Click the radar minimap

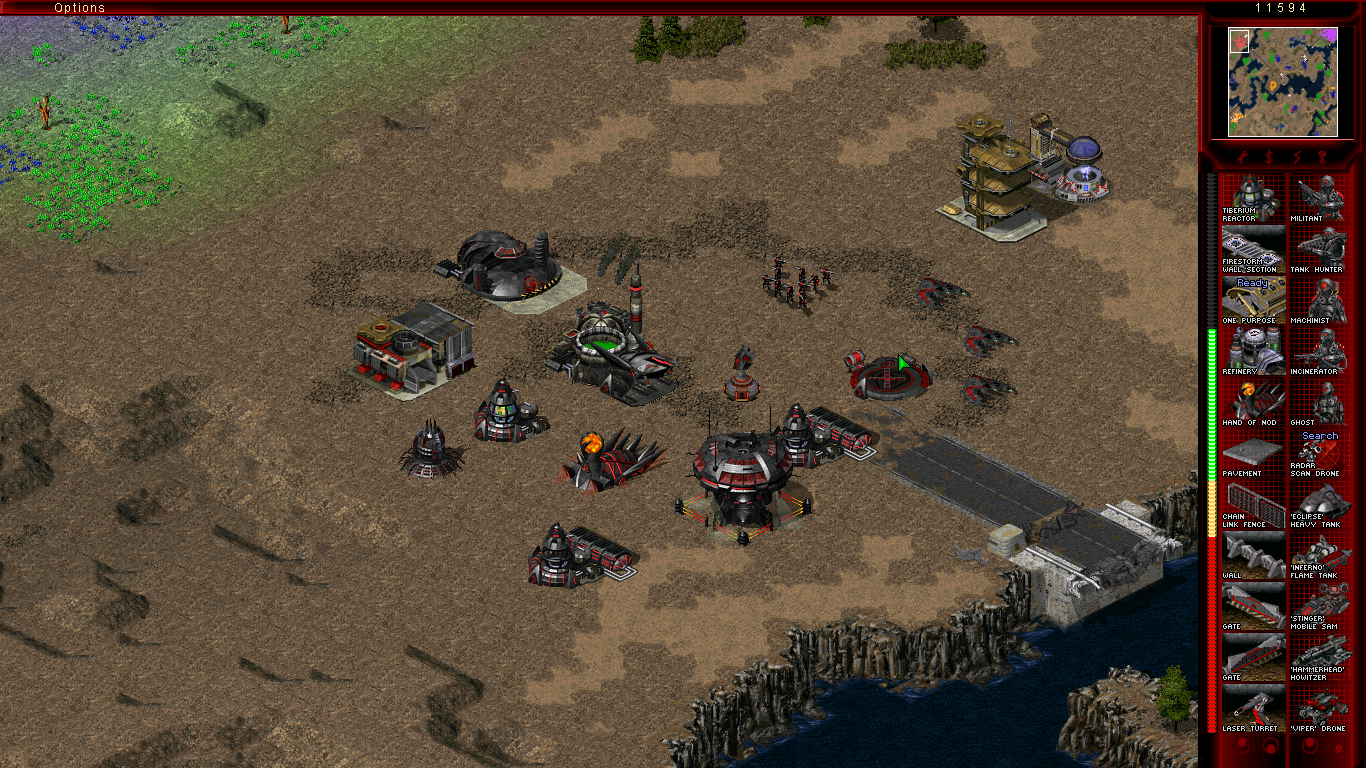[x=1283, y=82]
